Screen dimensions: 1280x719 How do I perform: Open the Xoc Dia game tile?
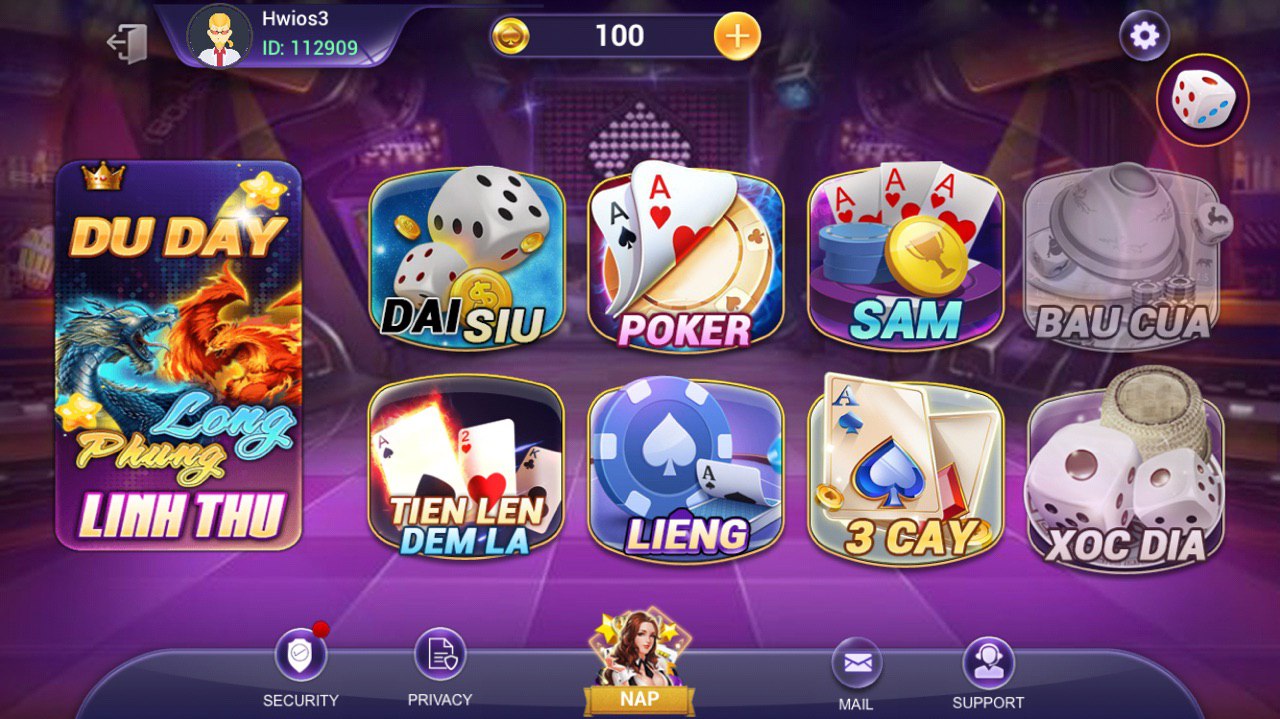point(1125,469)
